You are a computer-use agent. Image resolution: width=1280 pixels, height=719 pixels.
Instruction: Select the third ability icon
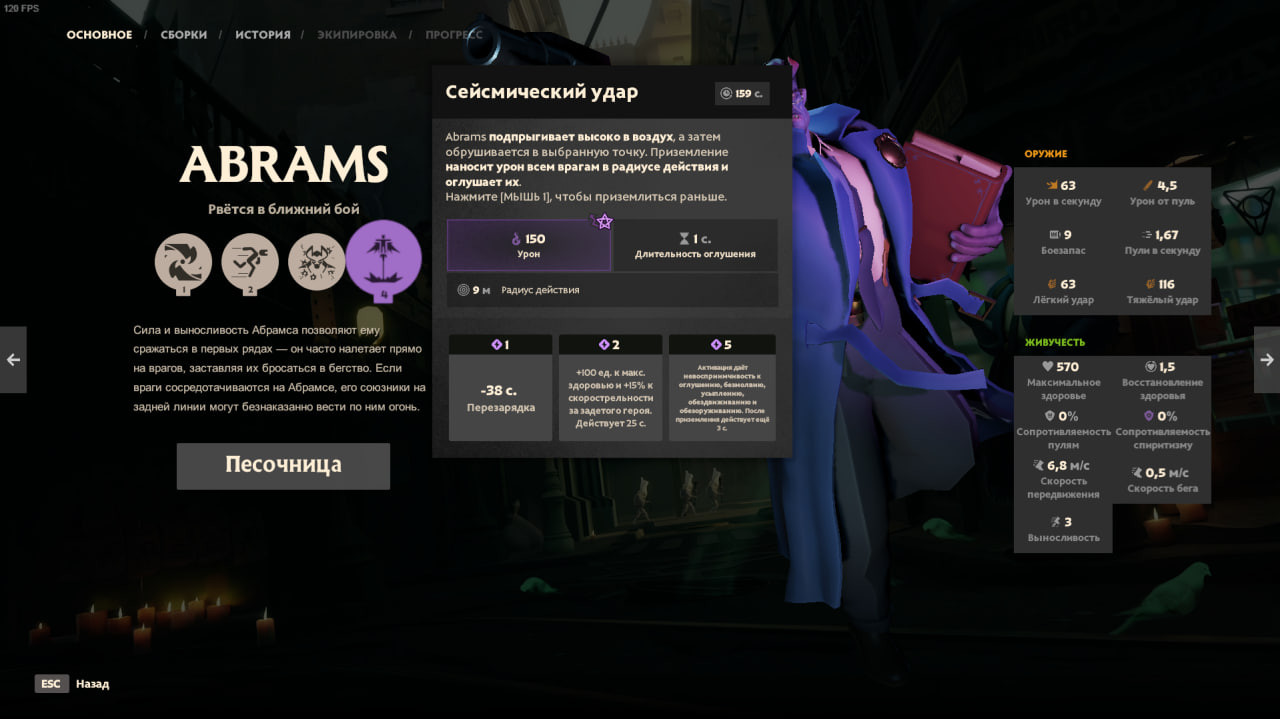317,262
